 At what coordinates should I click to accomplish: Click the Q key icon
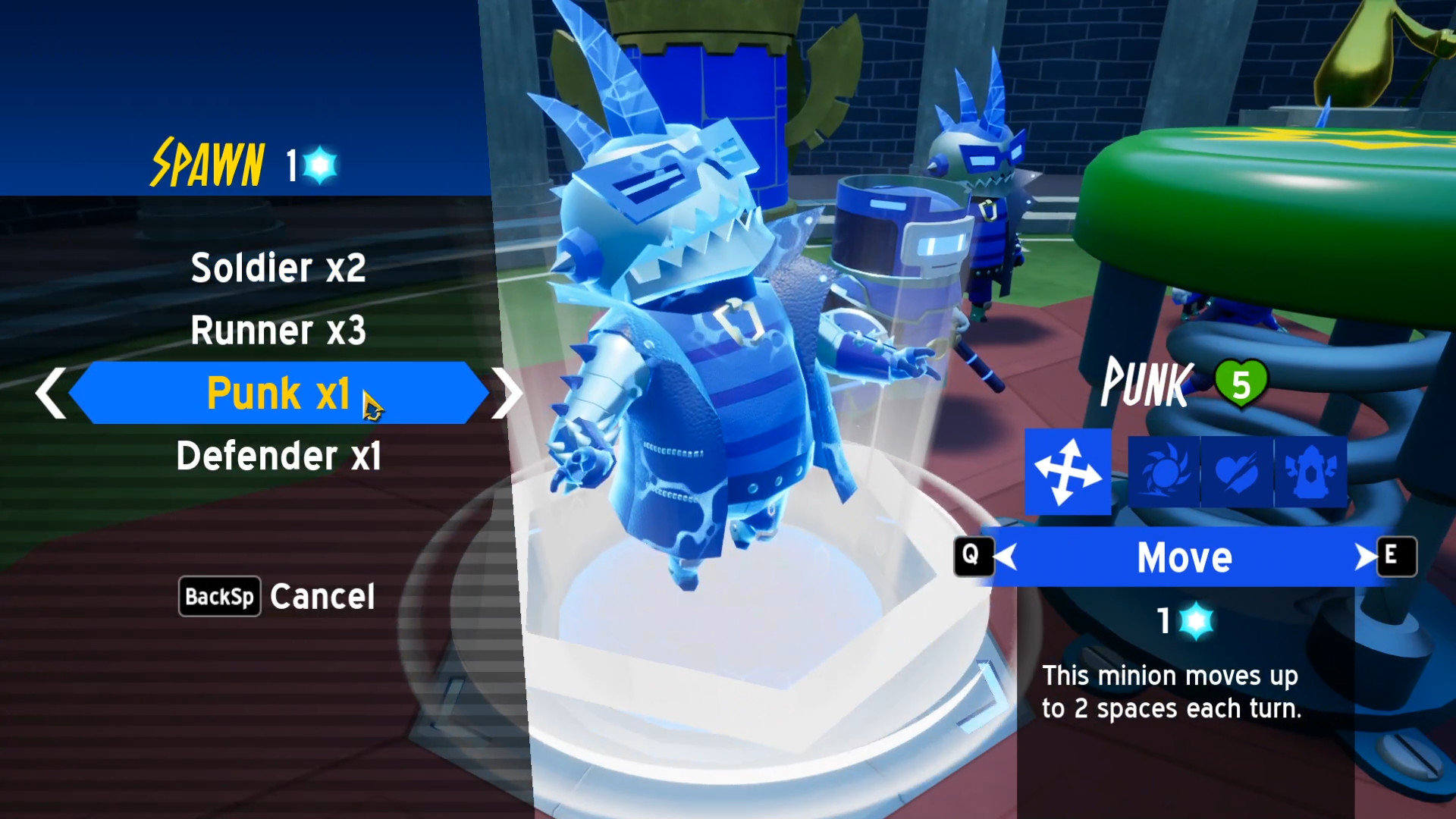click(x=973, y=557)
